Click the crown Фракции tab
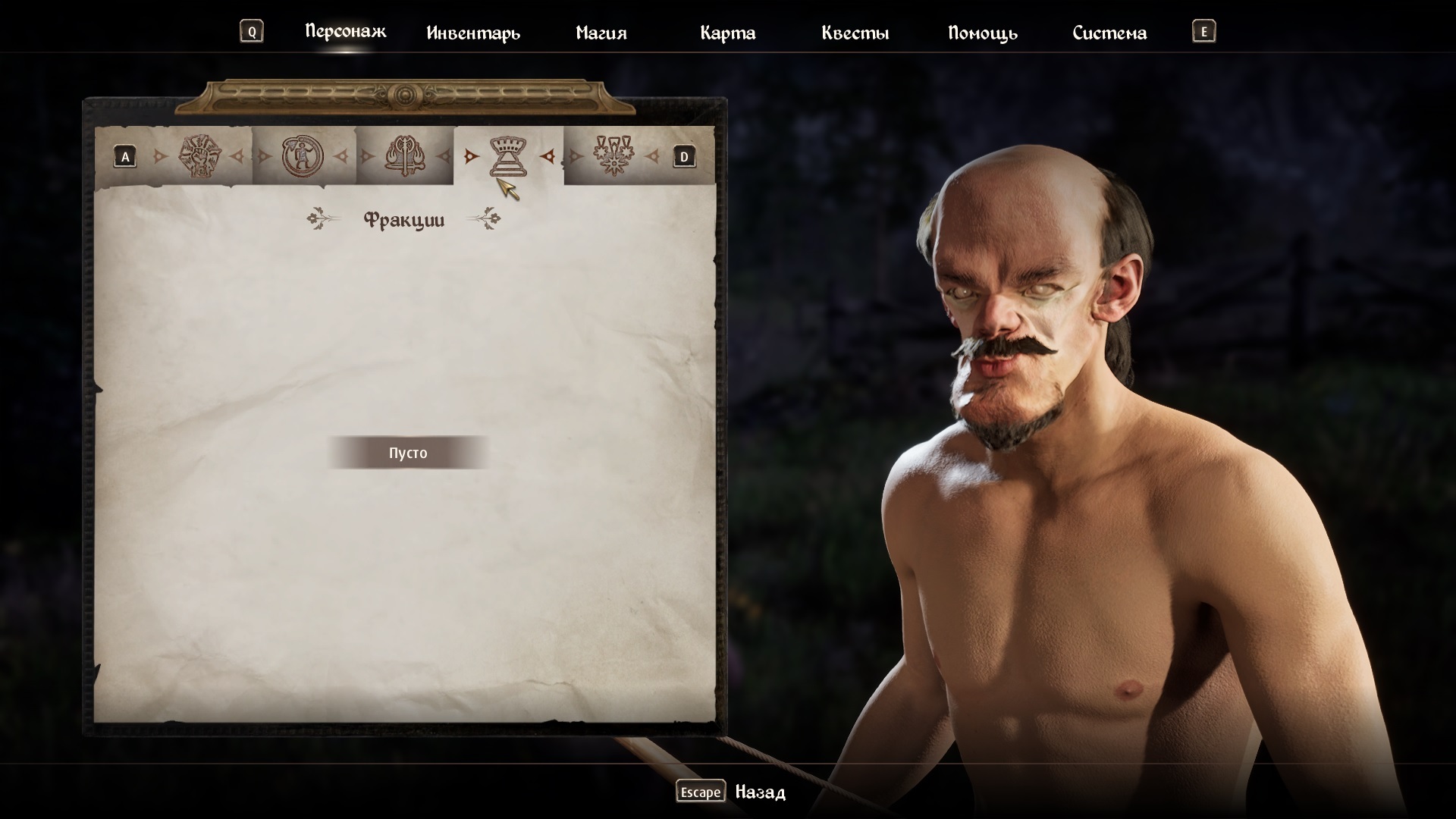The image size is (1456, 819). tap(508, 156)
